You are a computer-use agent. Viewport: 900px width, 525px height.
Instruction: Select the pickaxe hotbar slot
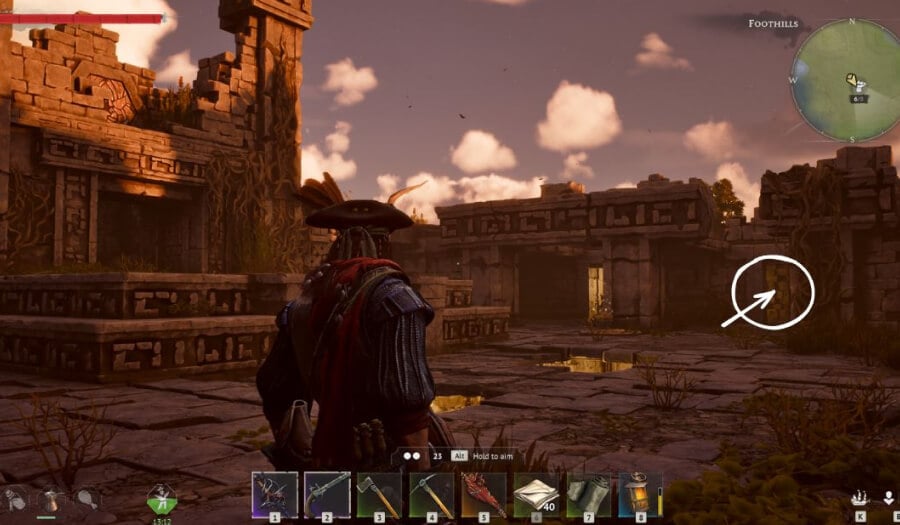[432, 494]
